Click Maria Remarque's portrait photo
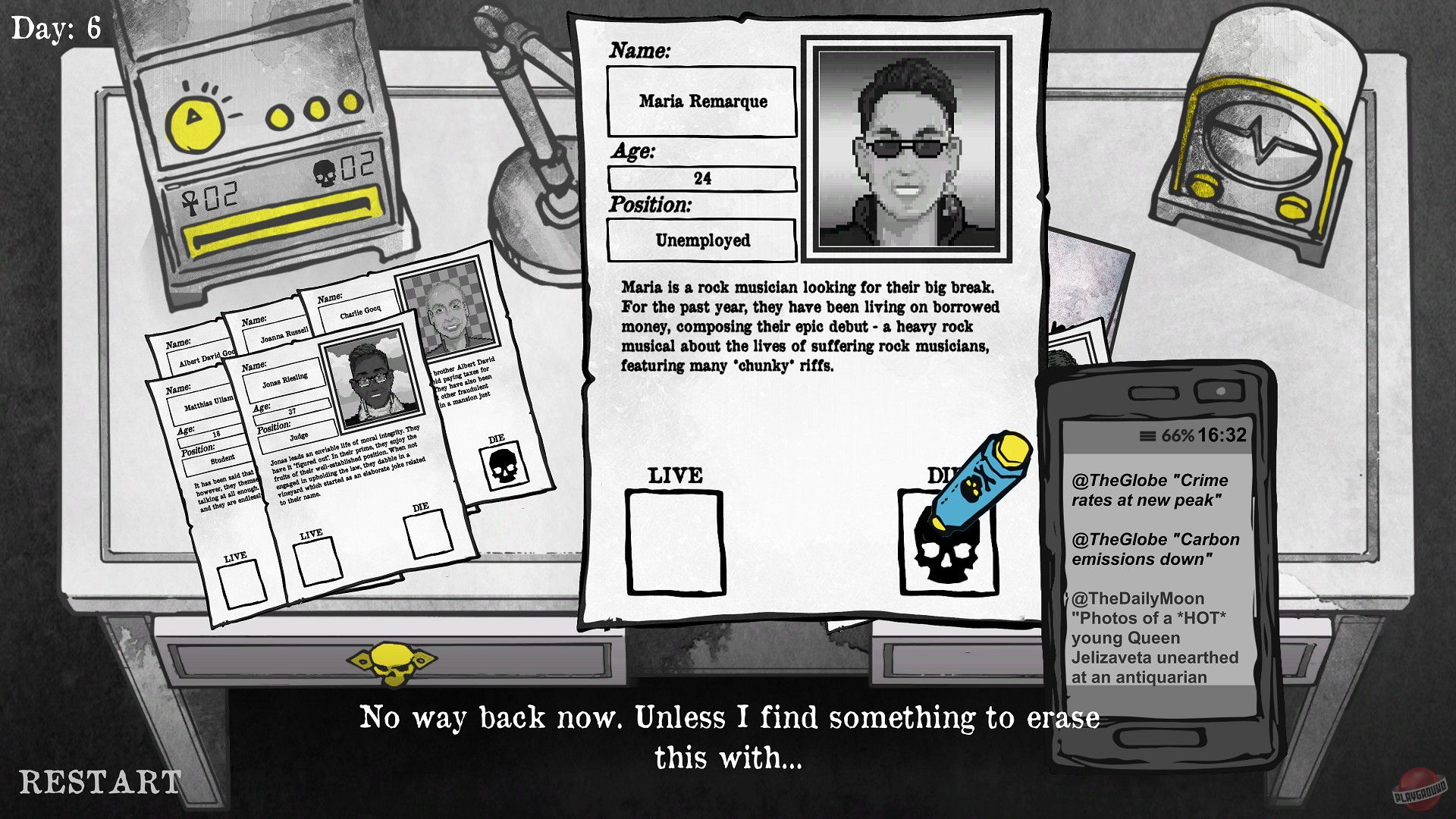 coord(908,148)
